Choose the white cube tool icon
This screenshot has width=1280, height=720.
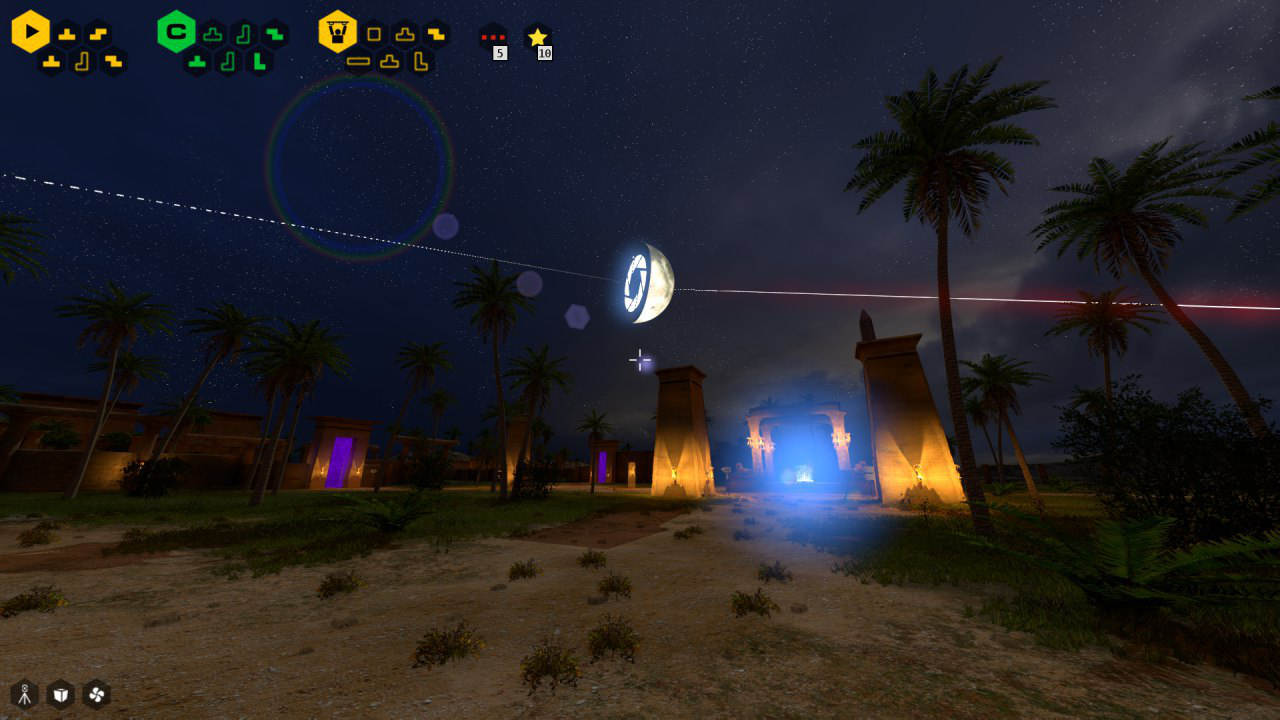pos(61,694)
